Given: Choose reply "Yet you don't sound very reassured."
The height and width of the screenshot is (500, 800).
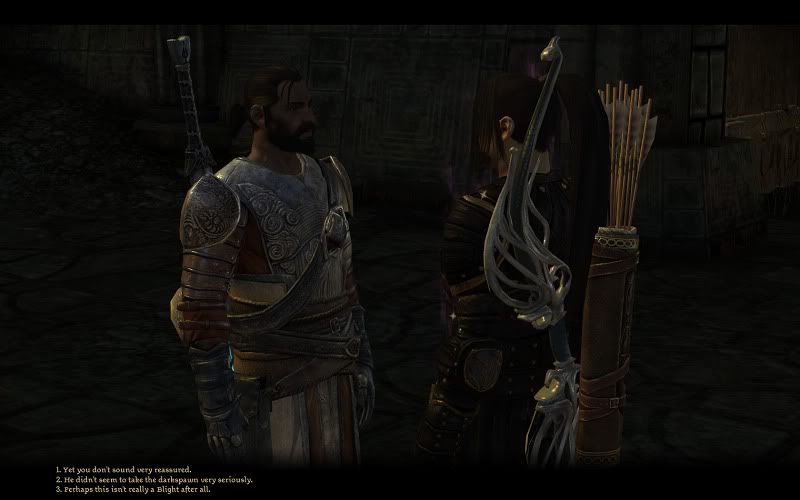Looking at the screenshot, I should click(x=125, y=469).
